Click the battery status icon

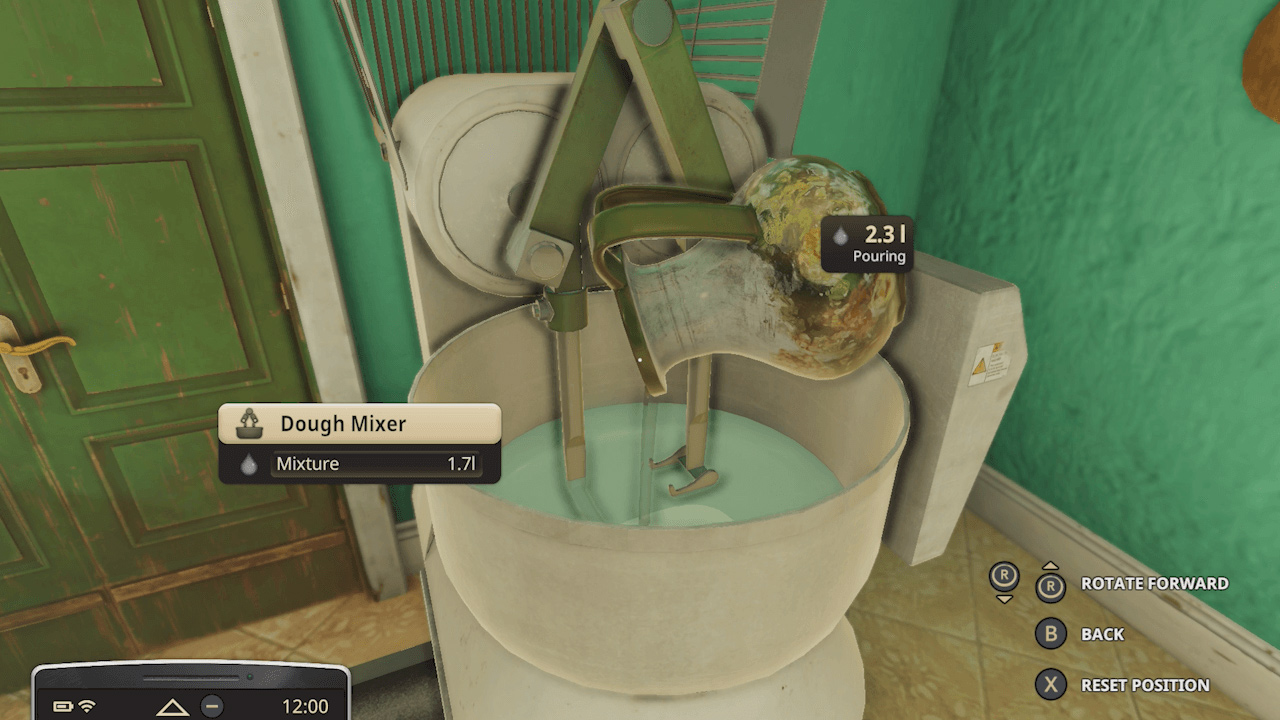(62, 705)
